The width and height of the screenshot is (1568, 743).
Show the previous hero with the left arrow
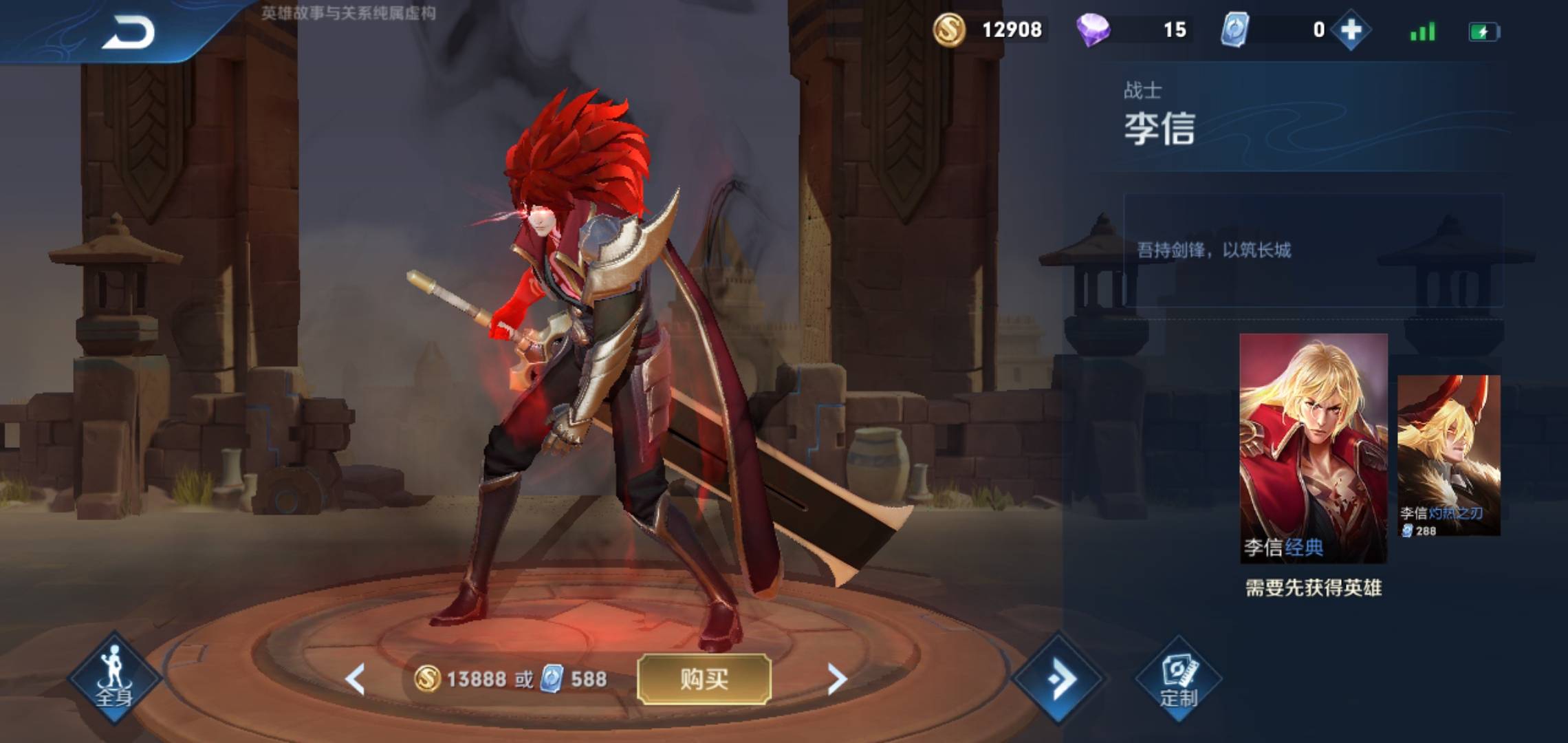click(355, 680)
